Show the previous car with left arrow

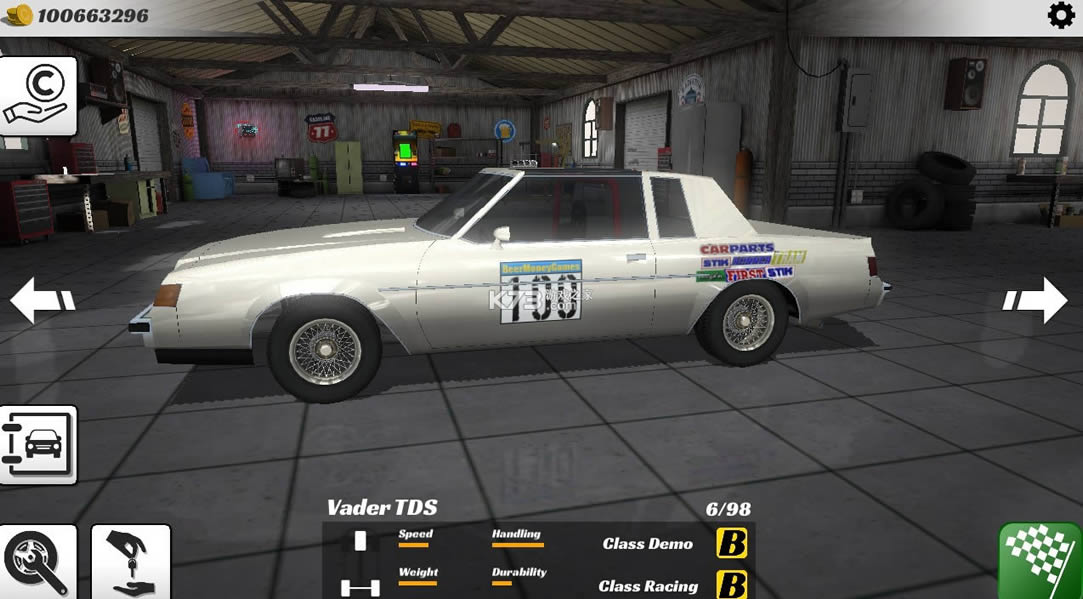tap(42, 299)
